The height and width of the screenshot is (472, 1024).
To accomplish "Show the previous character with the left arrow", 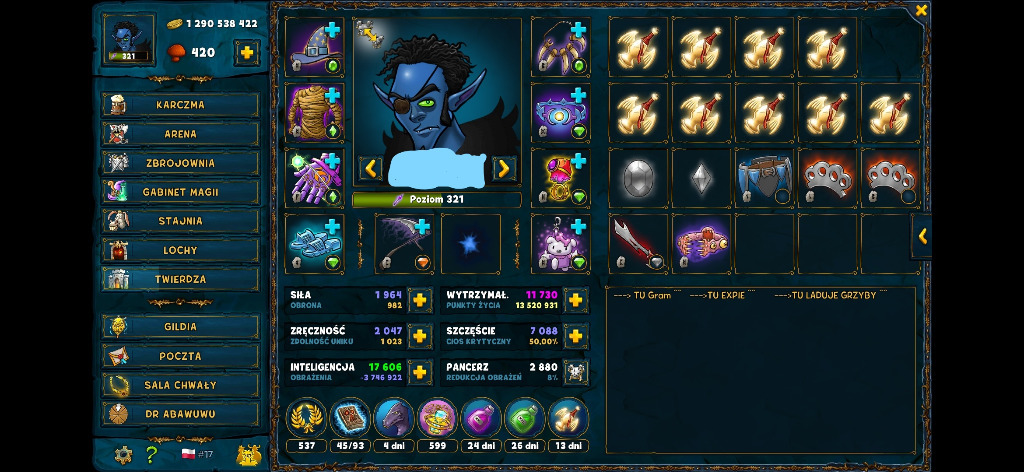I will pos(370,168).
